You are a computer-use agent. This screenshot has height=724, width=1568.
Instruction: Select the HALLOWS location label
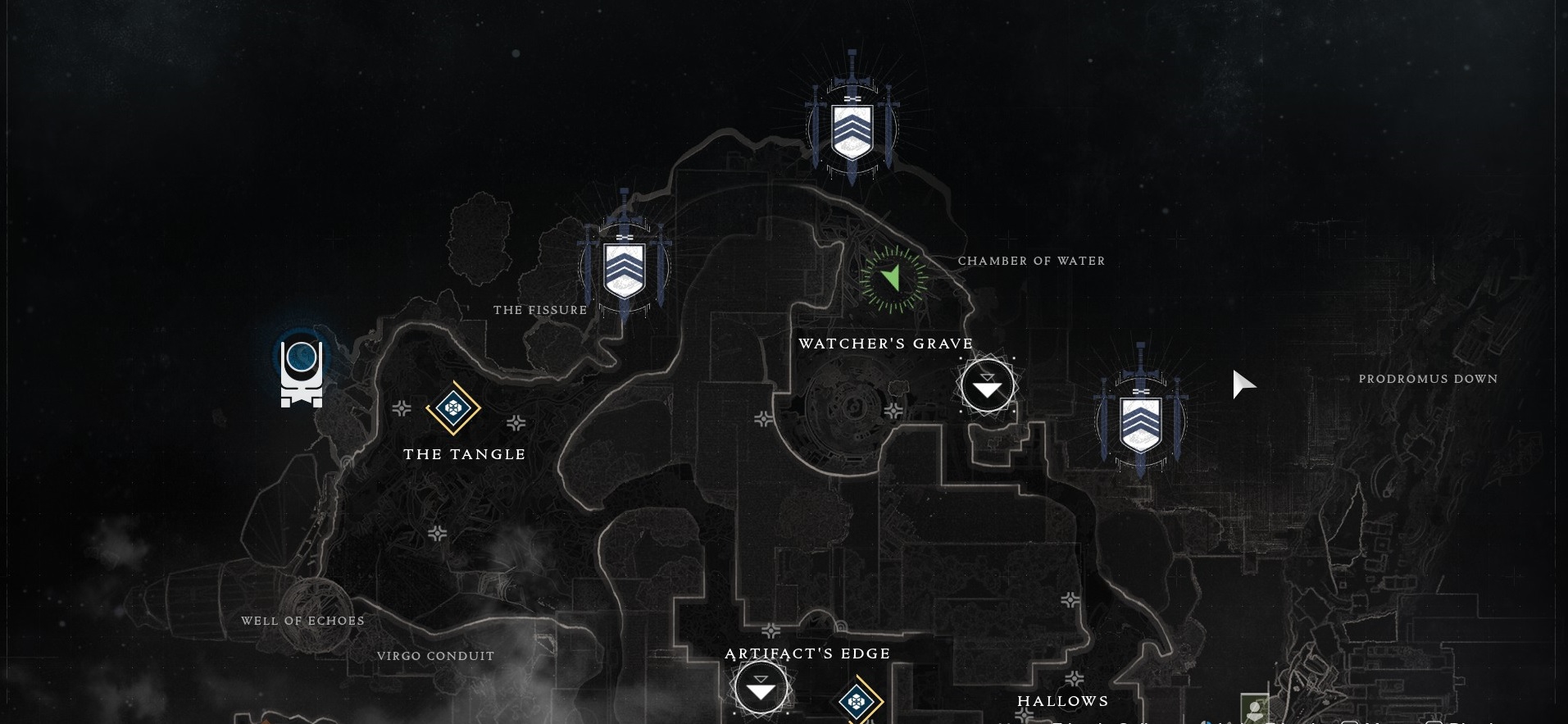(x=1062, y=701)
